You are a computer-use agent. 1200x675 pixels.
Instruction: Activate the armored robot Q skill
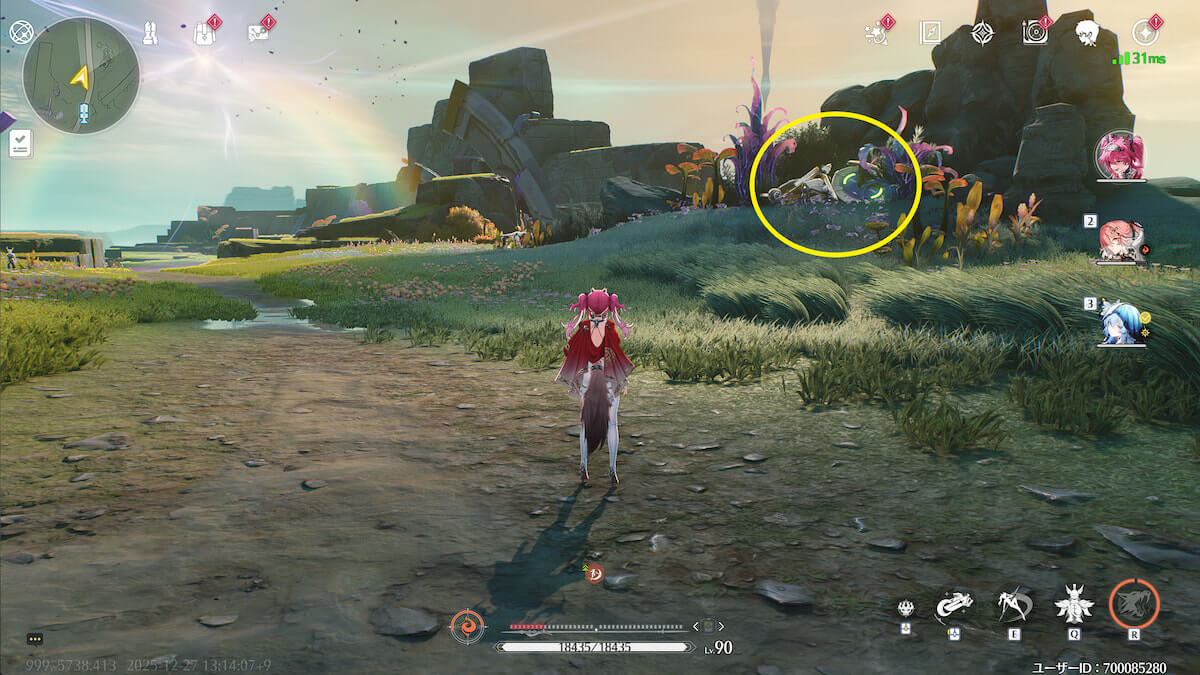coord(1074,604)
